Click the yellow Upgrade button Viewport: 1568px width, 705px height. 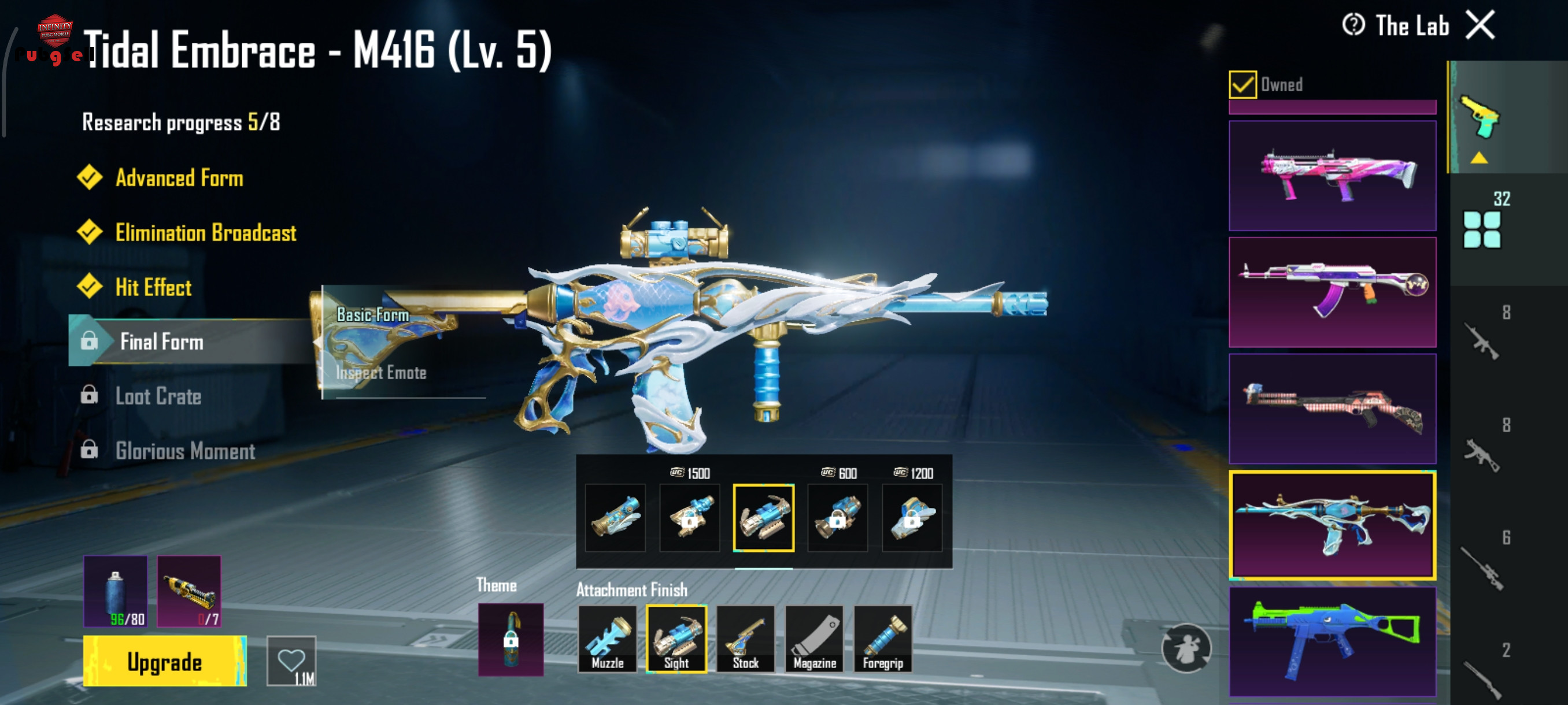[164, 661]
